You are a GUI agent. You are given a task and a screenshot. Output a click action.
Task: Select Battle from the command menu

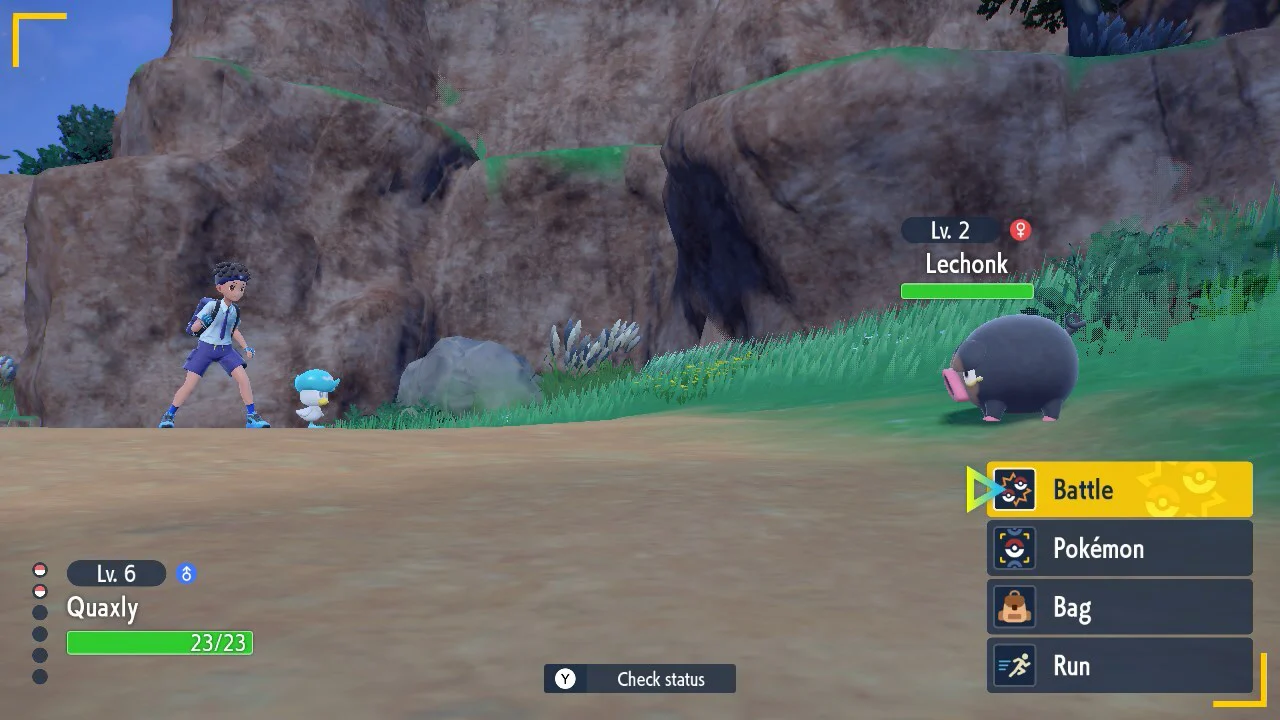pos(1083,489)
